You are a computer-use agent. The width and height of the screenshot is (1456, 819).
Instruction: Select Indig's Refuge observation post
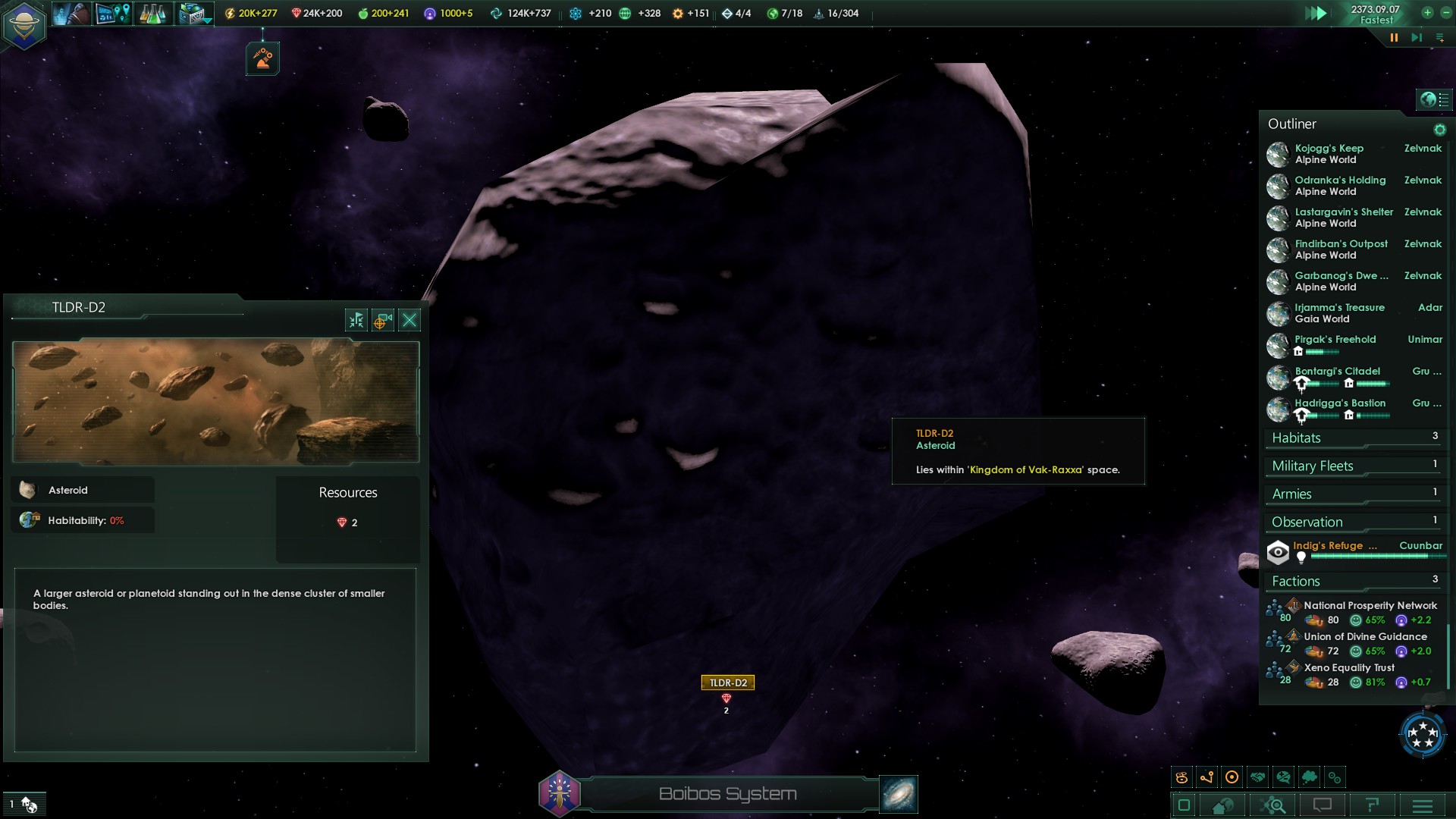(x=1335, y=546)
